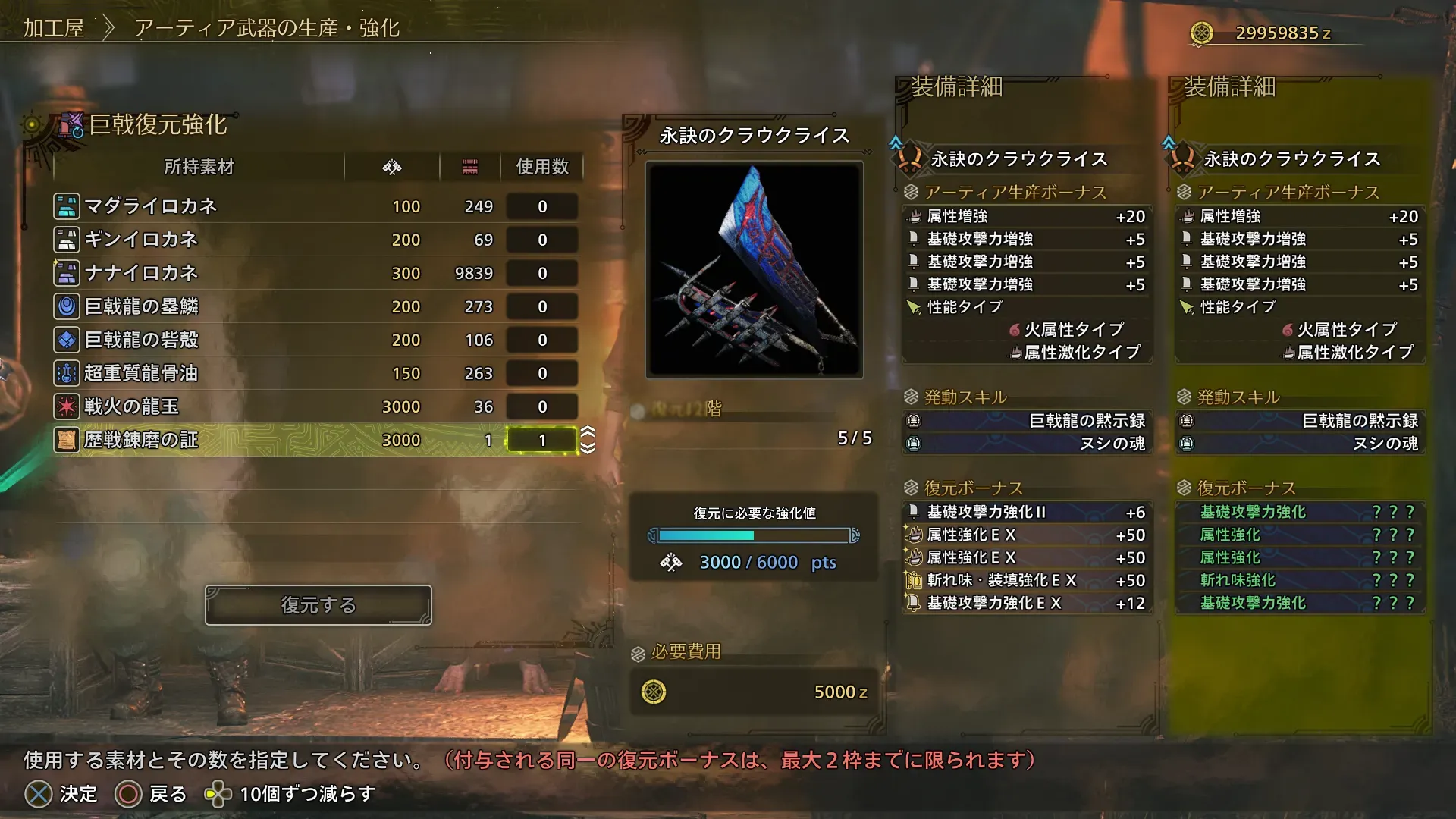Click the 巨戟龍の塁鱗 scale icon
This screenshot has height=819, width=1456.
(67, 306)
